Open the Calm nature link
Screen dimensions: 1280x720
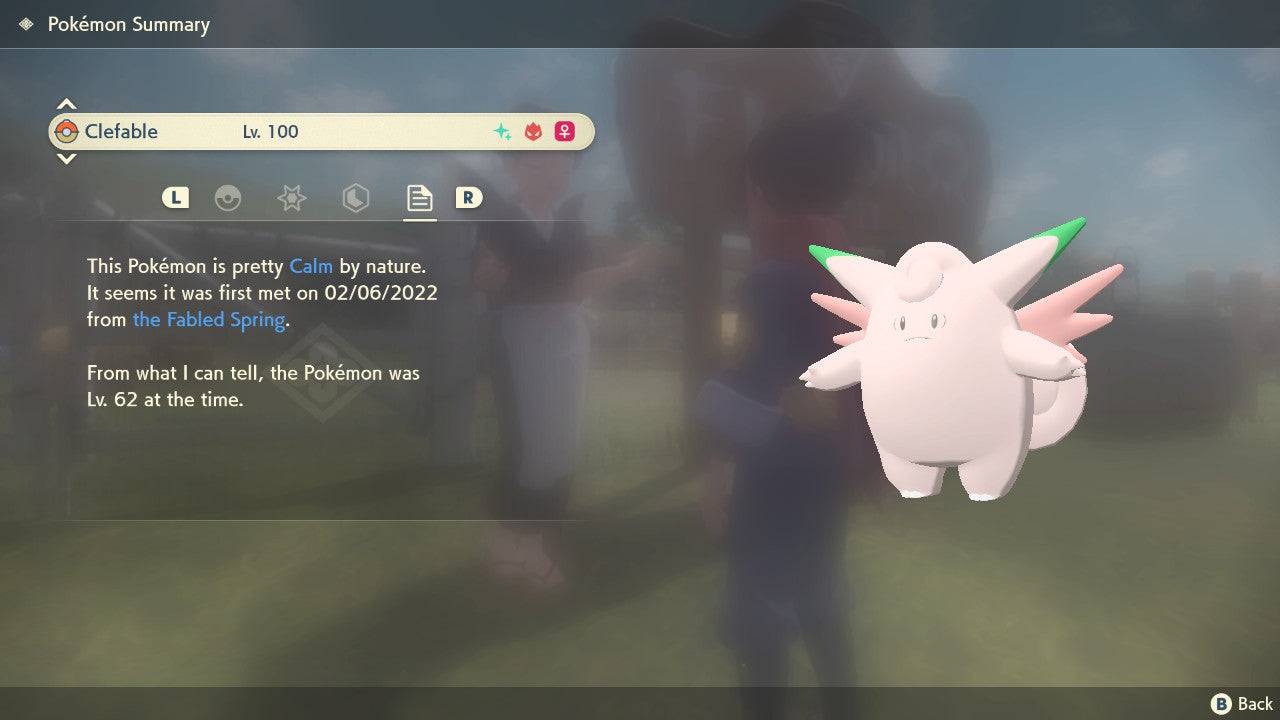click(x=311, y=266)
